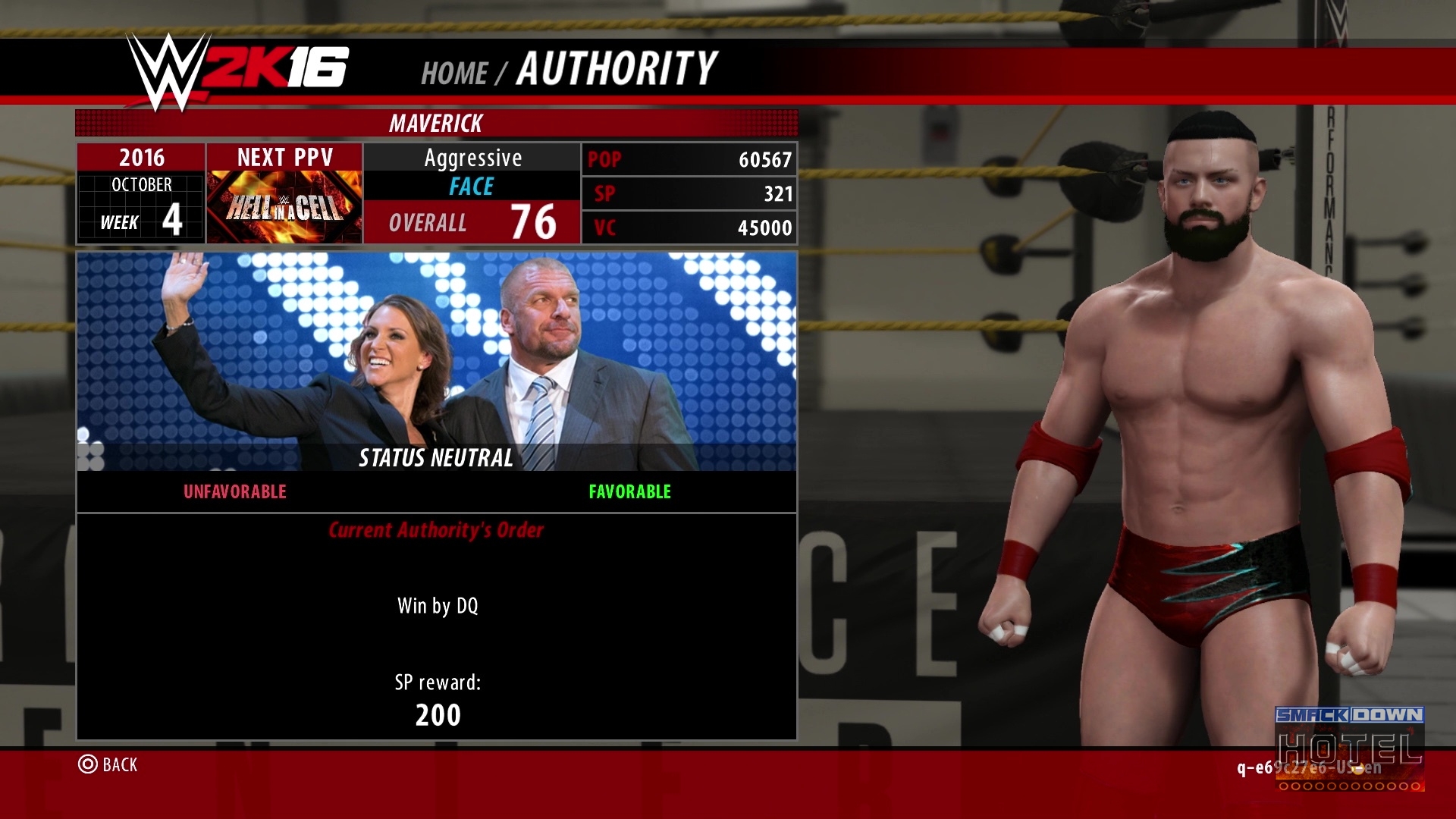This screenshot has width=1456, height=819.
Task: Open the Hell in a Cell PPV tile
Action: click(284, 206)
